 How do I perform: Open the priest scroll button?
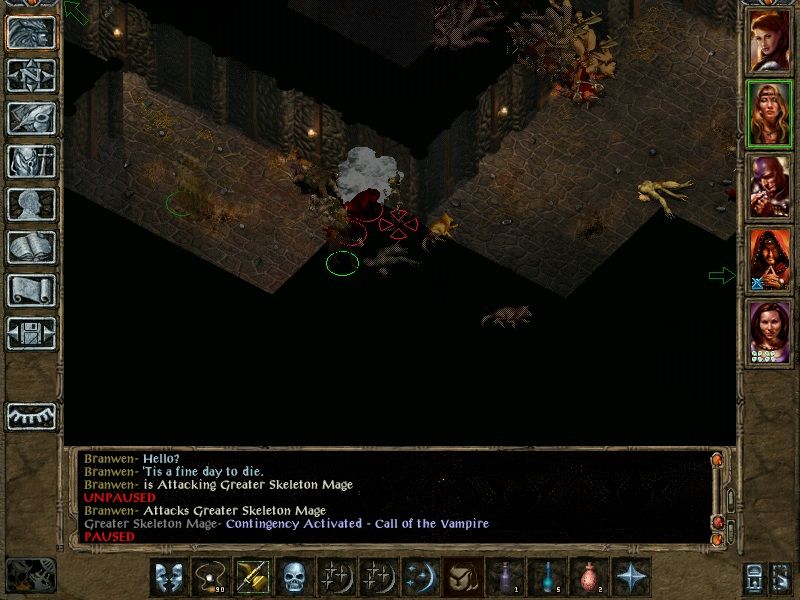[31, 290]
